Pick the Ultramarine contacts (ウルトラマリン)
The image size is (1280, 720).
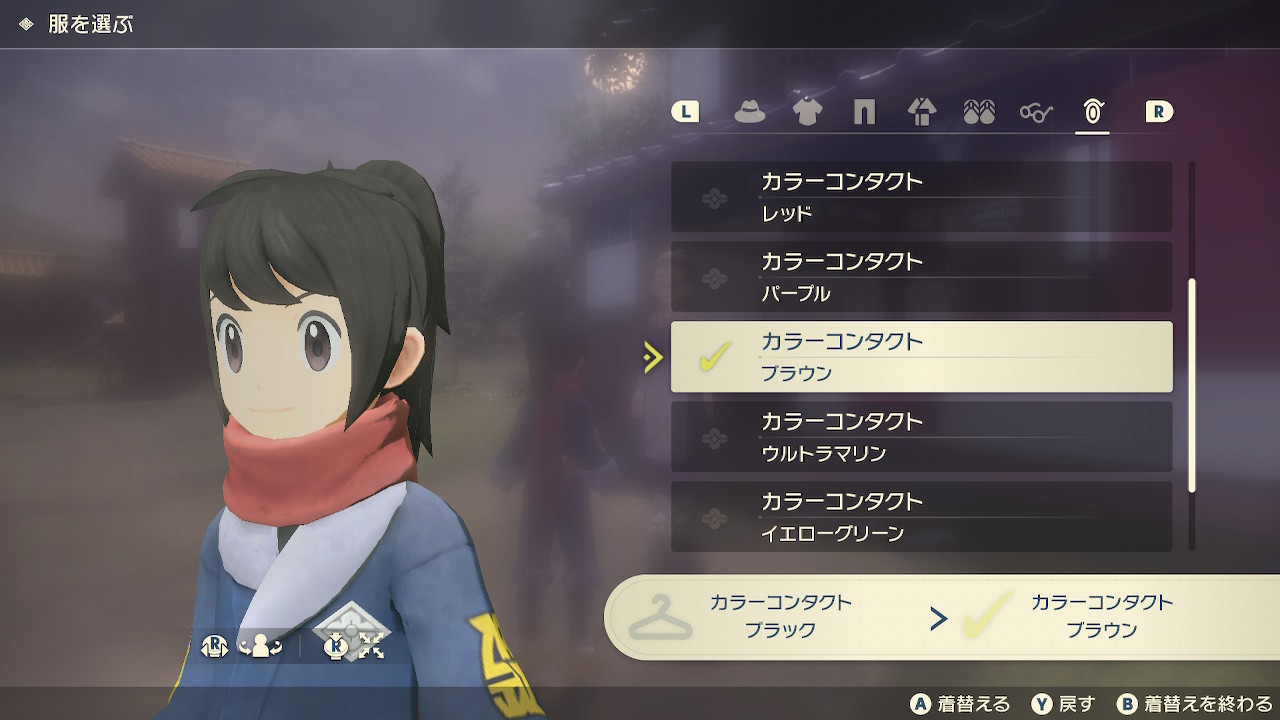tap(921, 437)
